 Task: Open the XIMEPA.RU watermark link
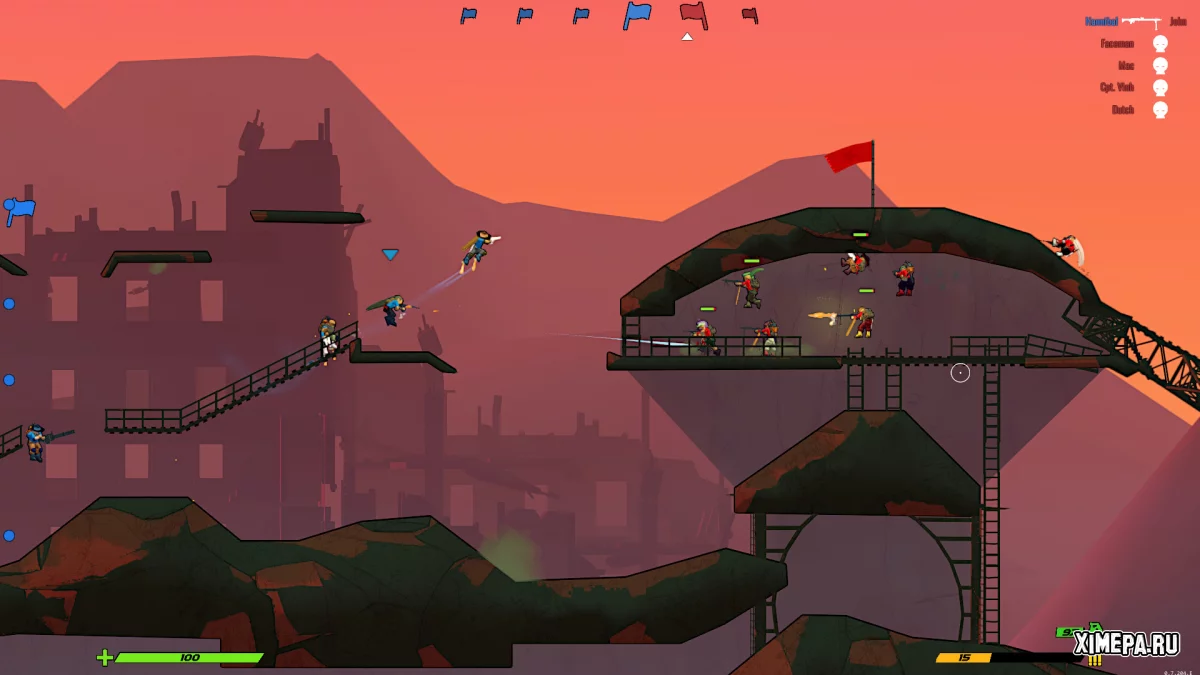1127,644
